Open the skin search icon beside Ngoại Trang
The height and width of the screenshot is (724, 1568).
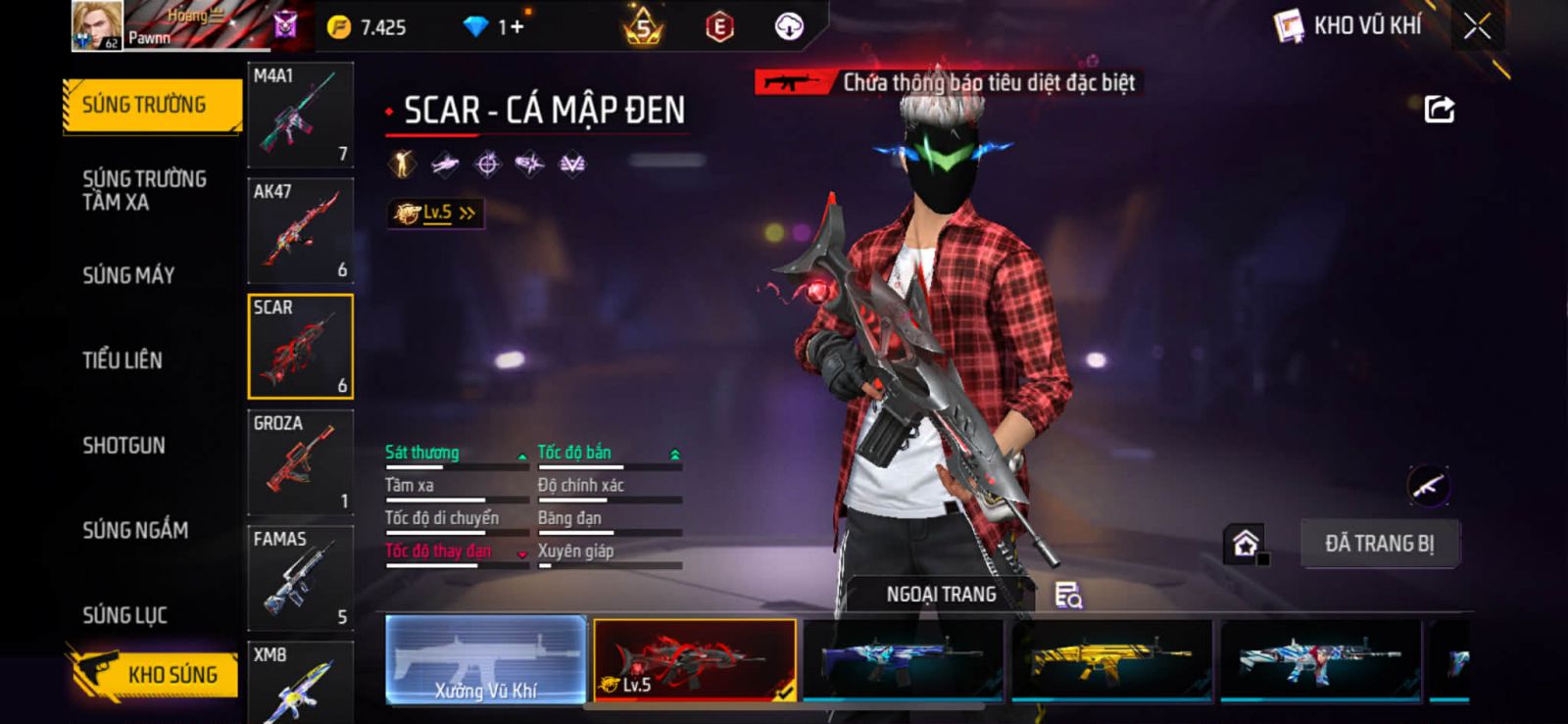click(x=1067, y=595)
